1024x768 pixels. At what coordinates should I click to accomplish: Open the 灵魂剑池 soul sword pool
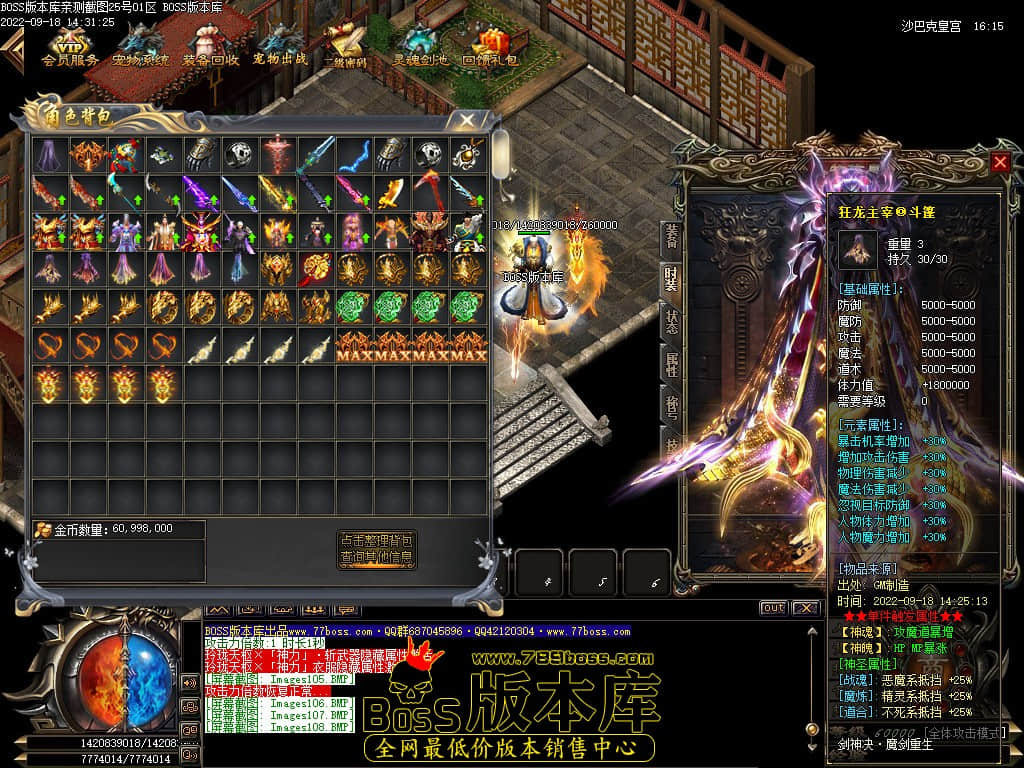tap(420, 46)
